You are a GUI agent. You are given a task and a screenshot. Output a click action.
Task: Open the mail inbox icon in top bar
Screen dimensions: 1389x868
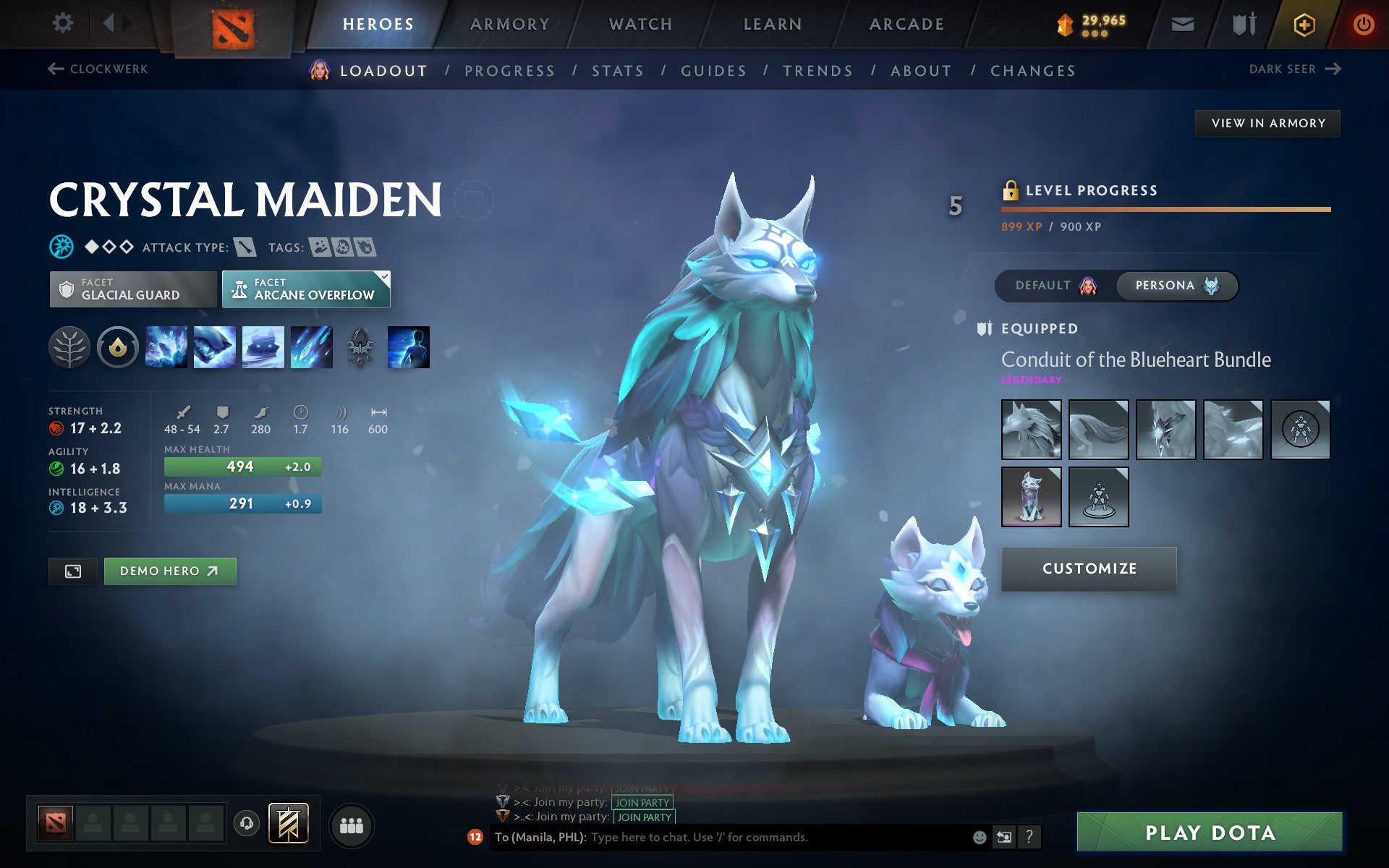pos(1181,23)
